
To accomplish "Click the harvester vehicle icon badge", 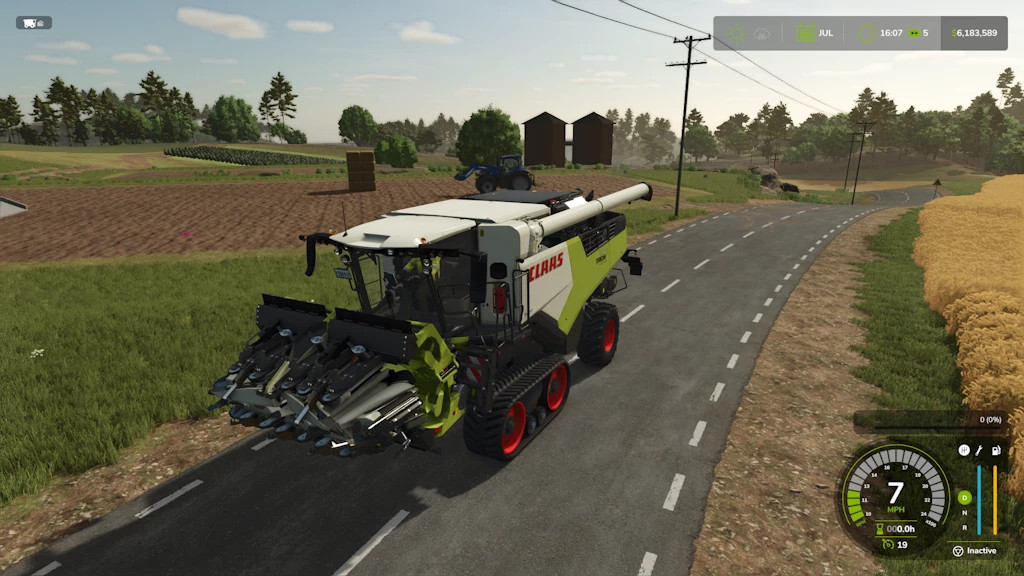I will [x=33, y=23].
